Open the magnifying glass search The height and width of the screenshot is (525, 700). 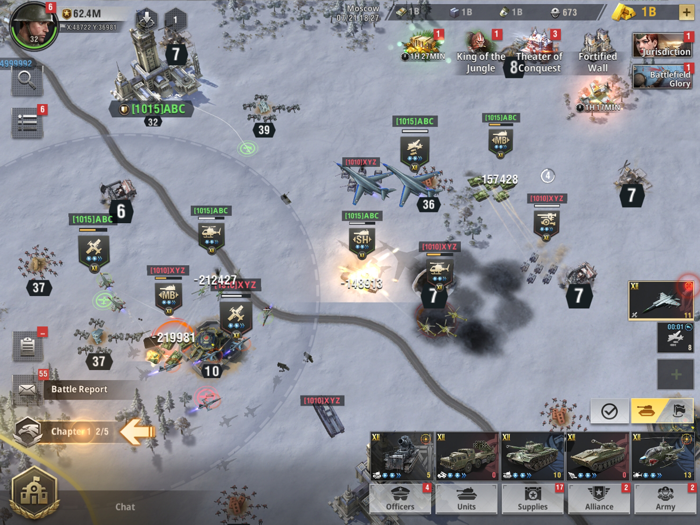pos(26,82)
